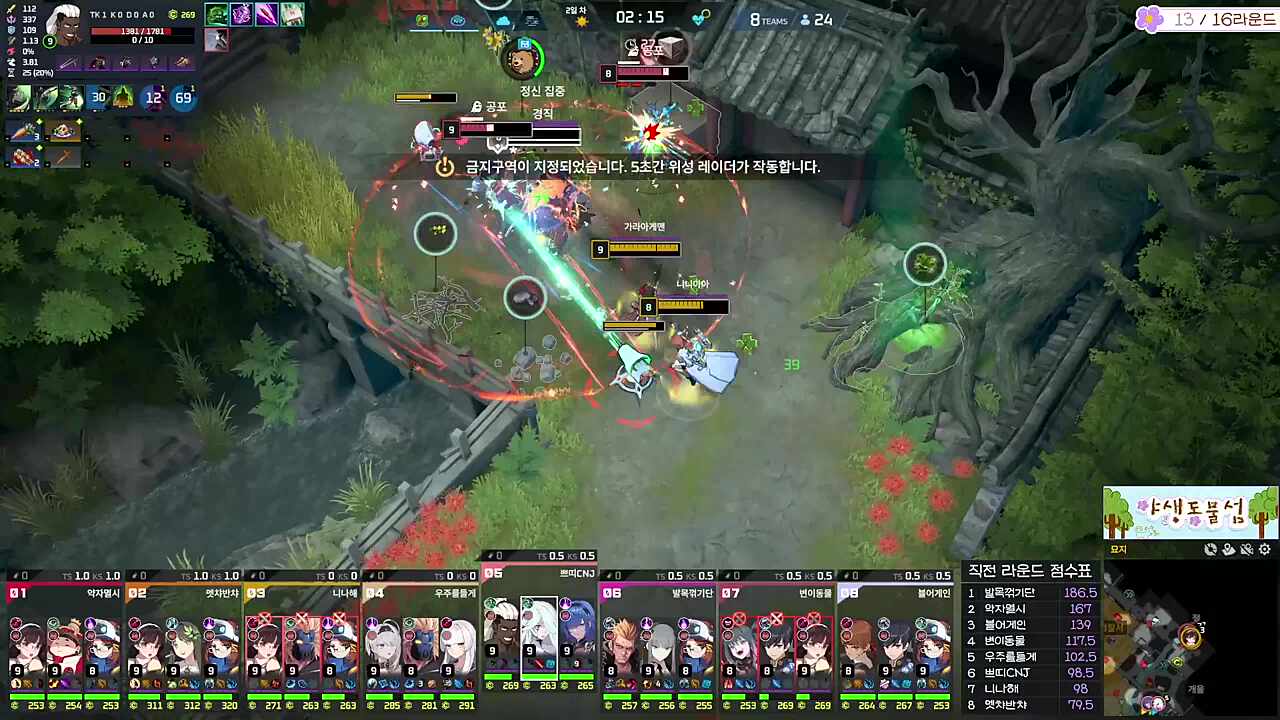Click the ping tool icon above the minimap
The width and height of the screenshot is (1280, 720).
(x=1210, y=550)
